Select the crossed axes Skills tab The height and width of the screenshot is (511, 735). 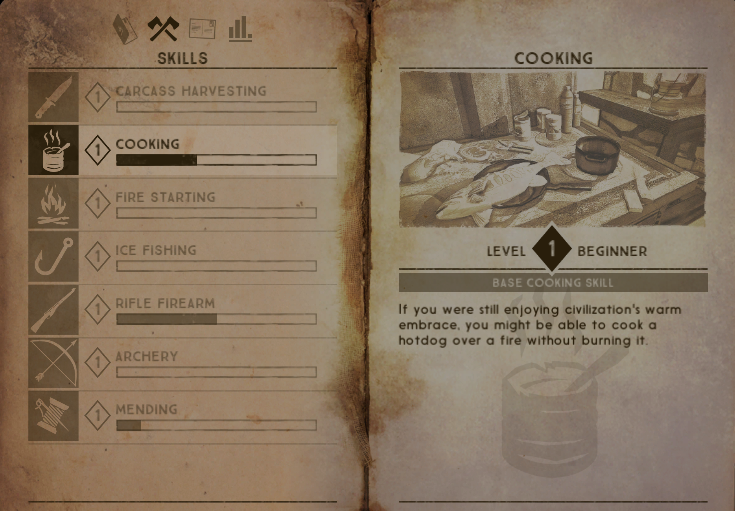(x=162, y=29)
